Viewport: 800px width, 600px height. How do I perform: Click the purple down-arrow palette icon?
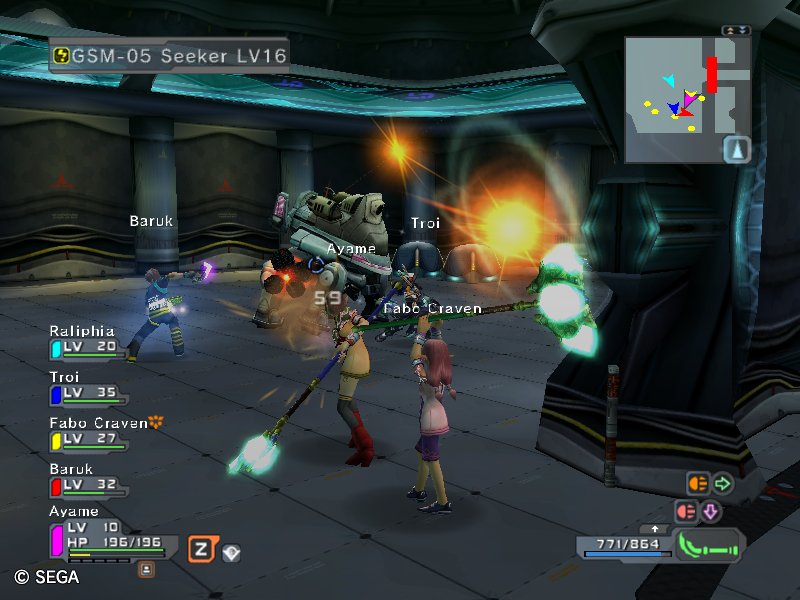pos(711,511)
